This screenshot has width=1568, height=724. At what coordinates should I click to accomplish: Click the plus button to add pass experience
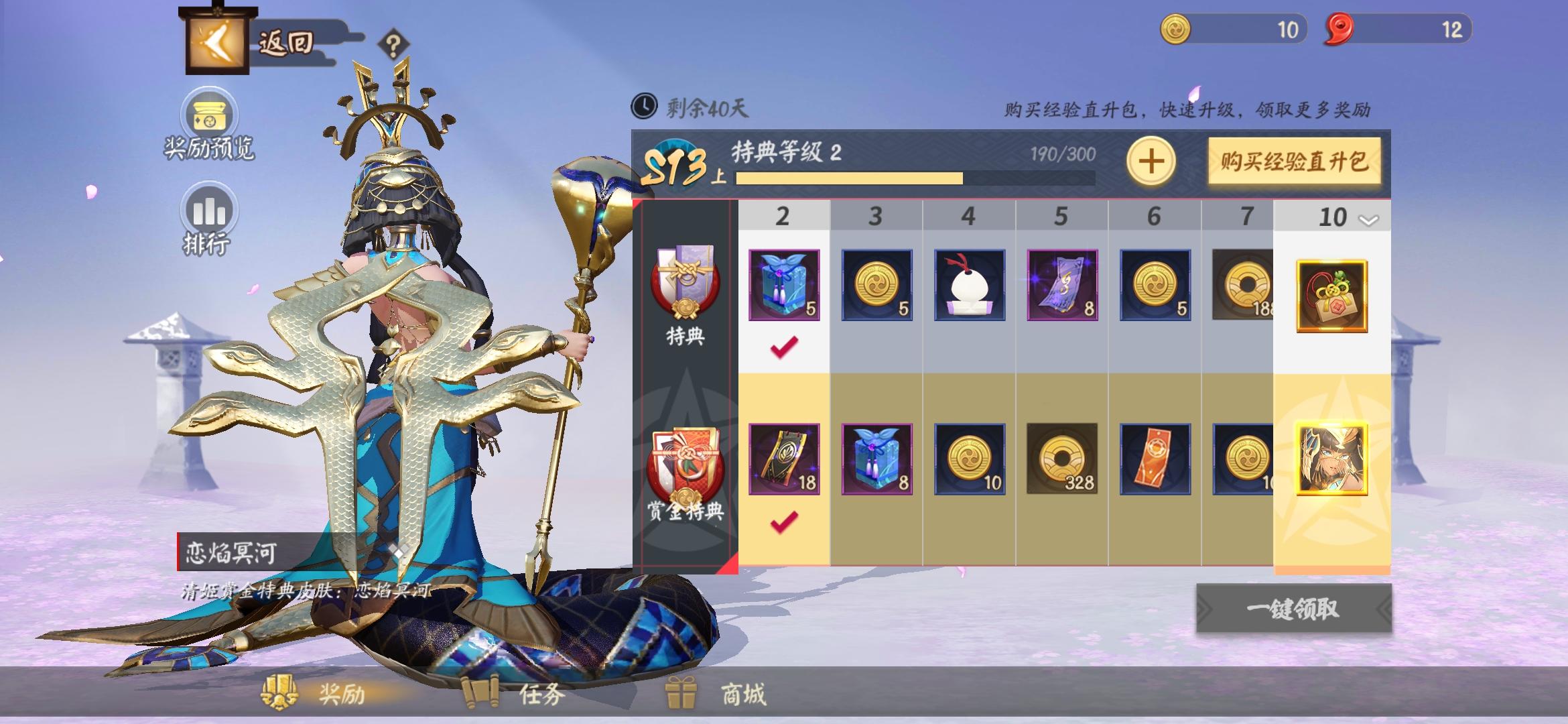coord(1151,161)
